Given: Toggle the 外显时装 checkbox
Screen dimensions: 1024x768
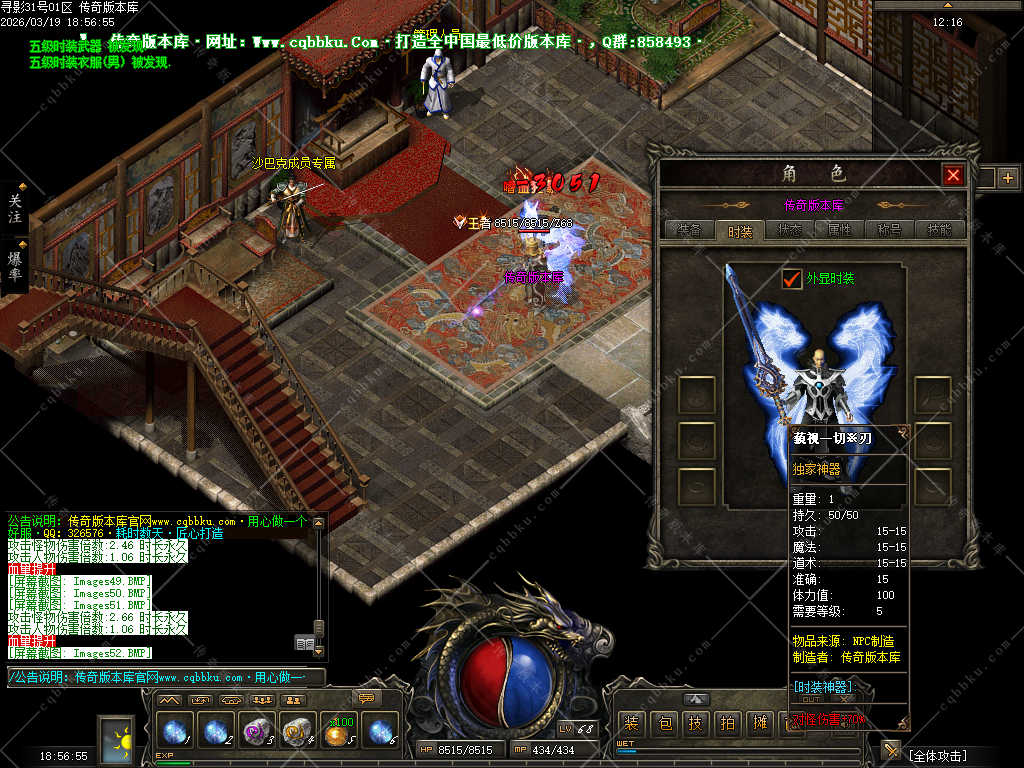Looking at the screenshot, I should [x=792, y=279].
